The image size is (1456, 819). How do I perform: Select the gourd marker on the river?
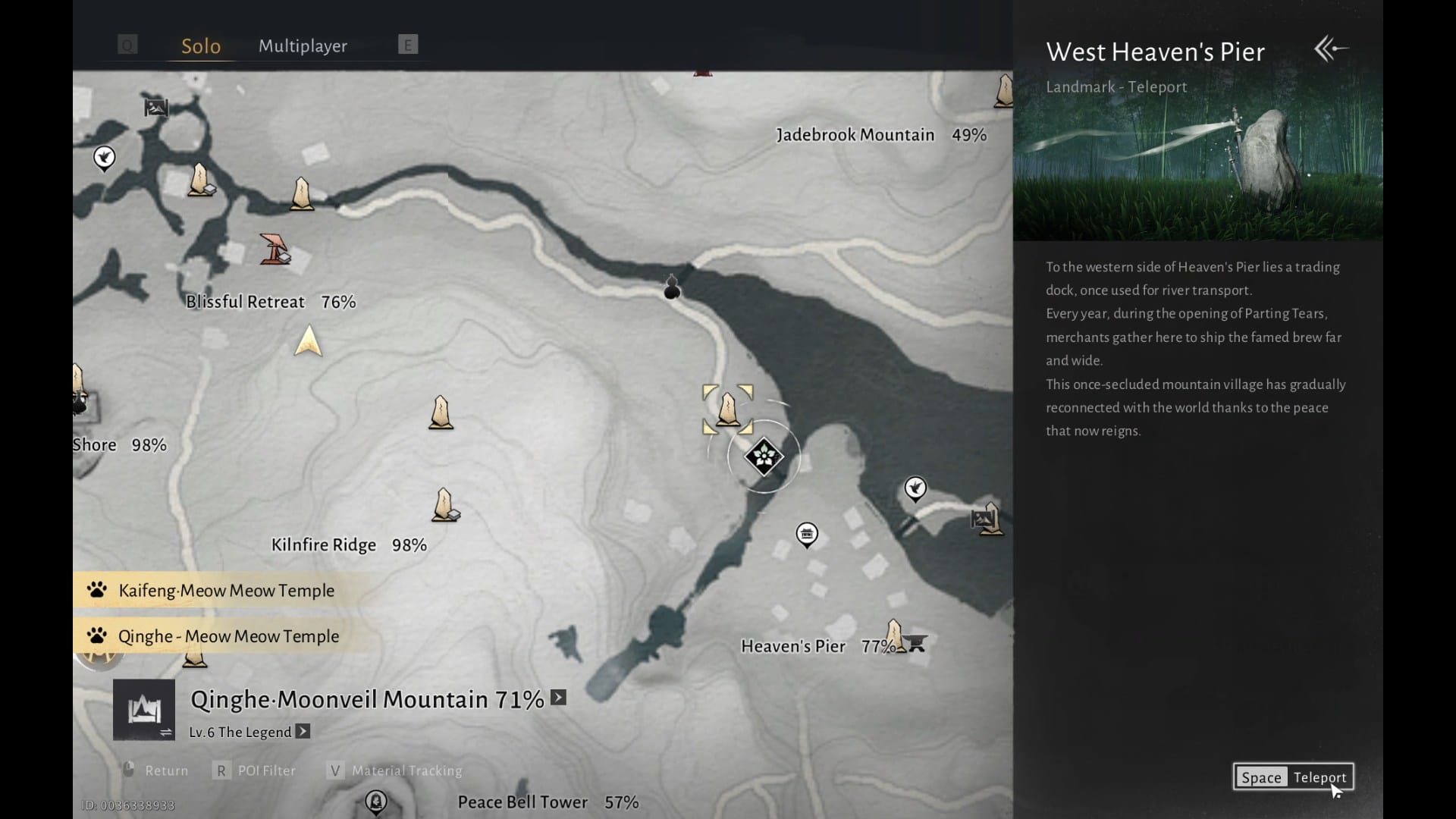672,287
